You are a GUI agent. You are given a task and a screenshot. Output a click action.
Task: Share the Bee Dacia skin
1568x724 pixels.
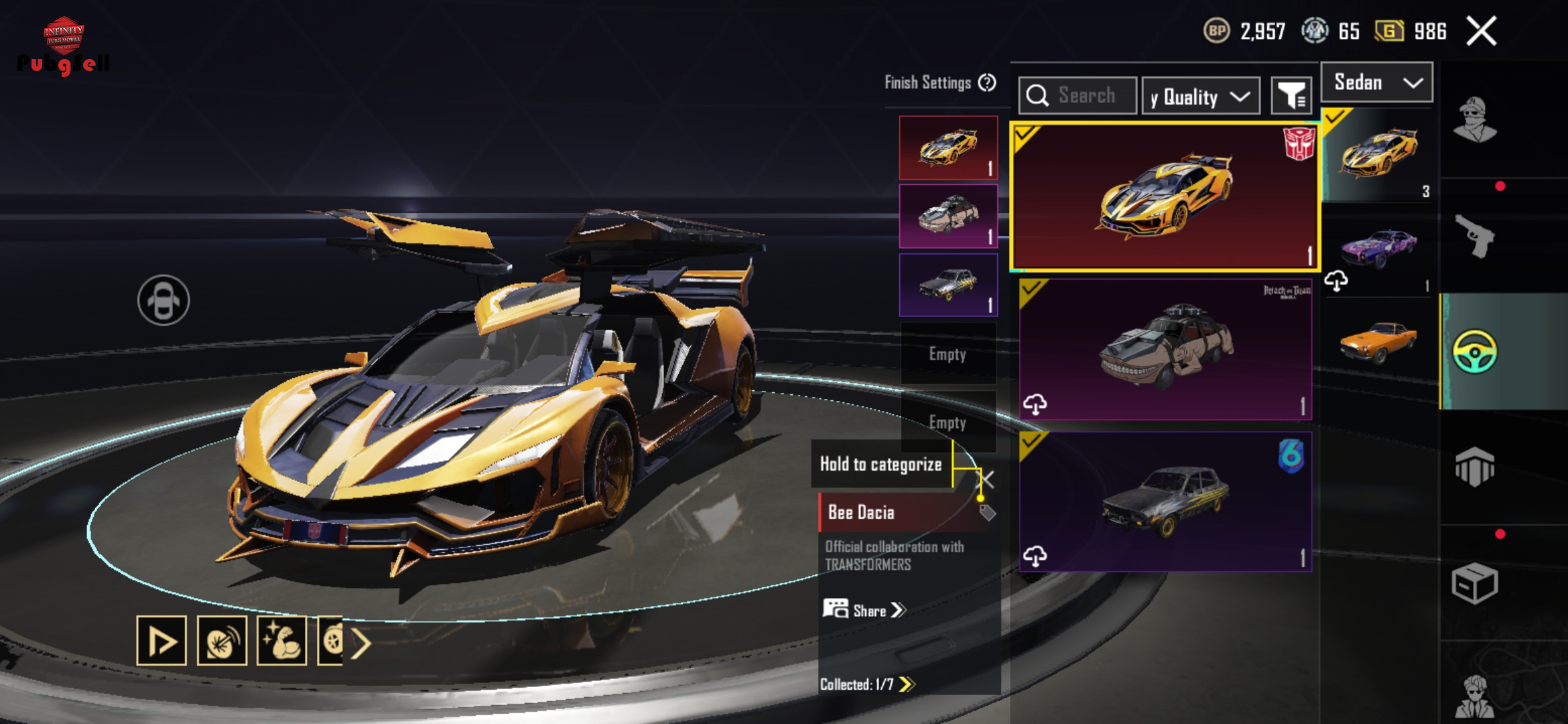pos(864,610)
